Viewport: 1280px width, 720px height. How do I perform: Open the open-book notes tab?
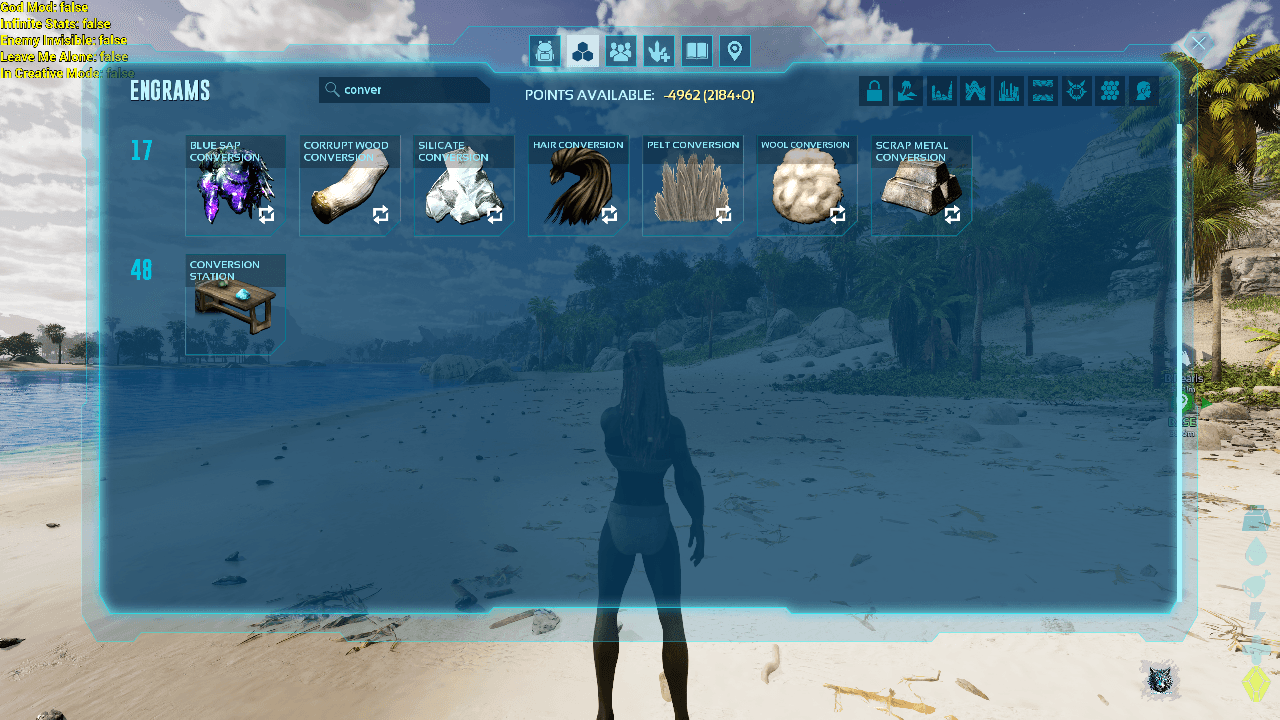coord(697,51)
